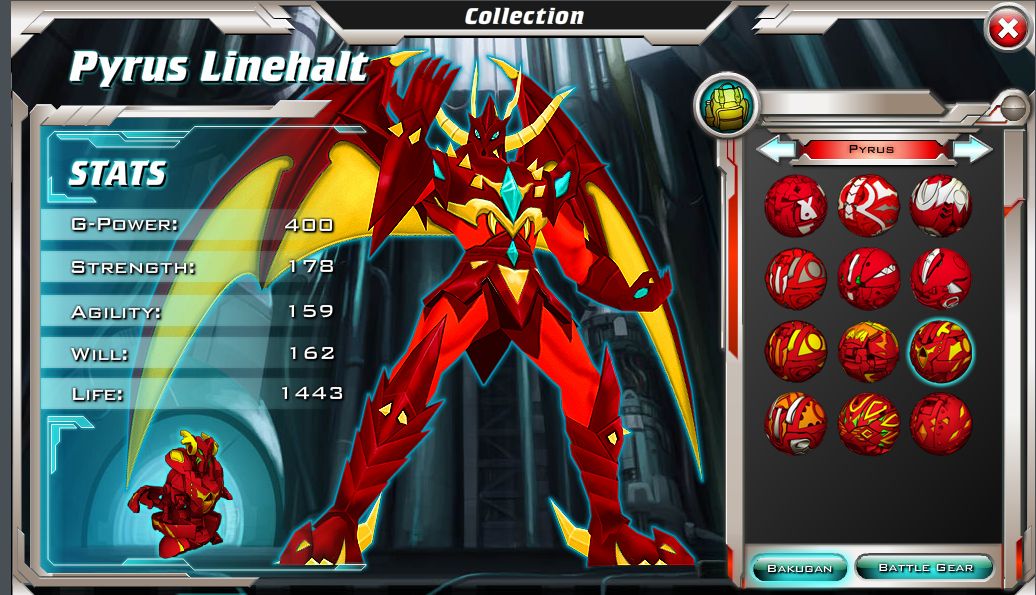Click the left arrow beside Pyrus
Screen dimensions: 1036x595
tap(774, 150)
